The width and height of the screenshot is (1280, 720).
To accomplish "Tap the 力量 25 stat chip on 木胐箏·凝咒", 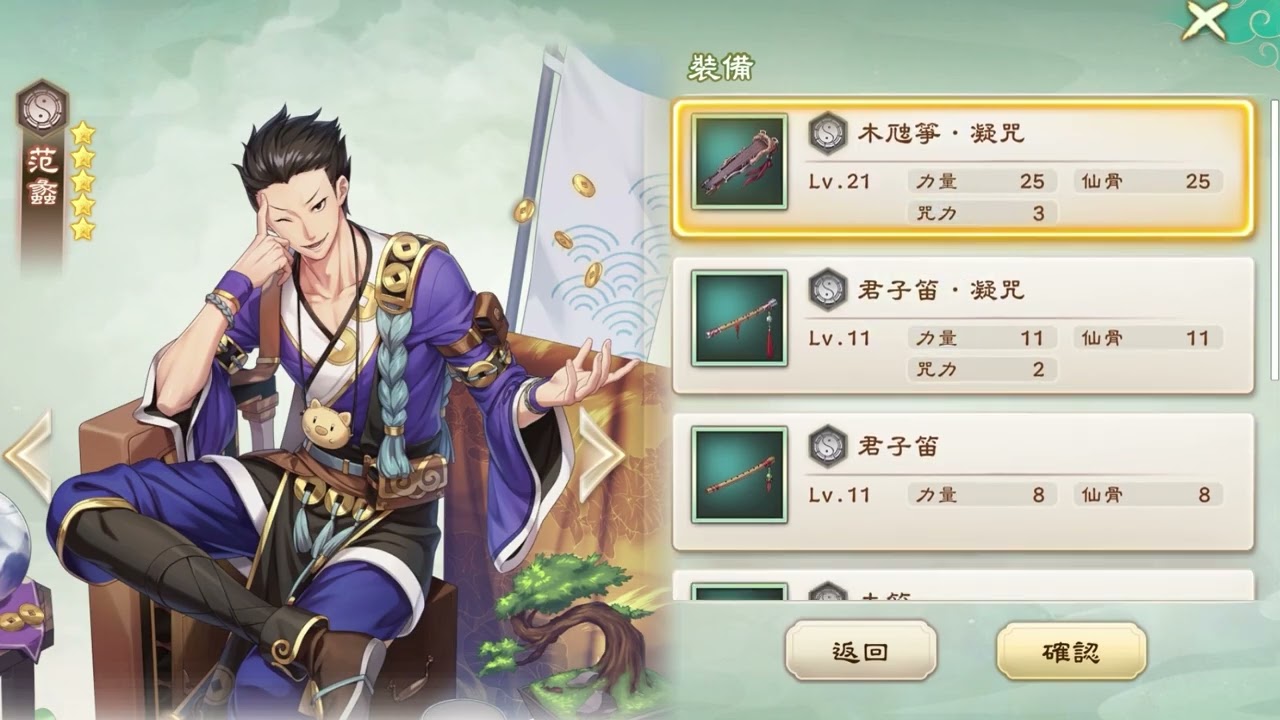I will 979,181.
